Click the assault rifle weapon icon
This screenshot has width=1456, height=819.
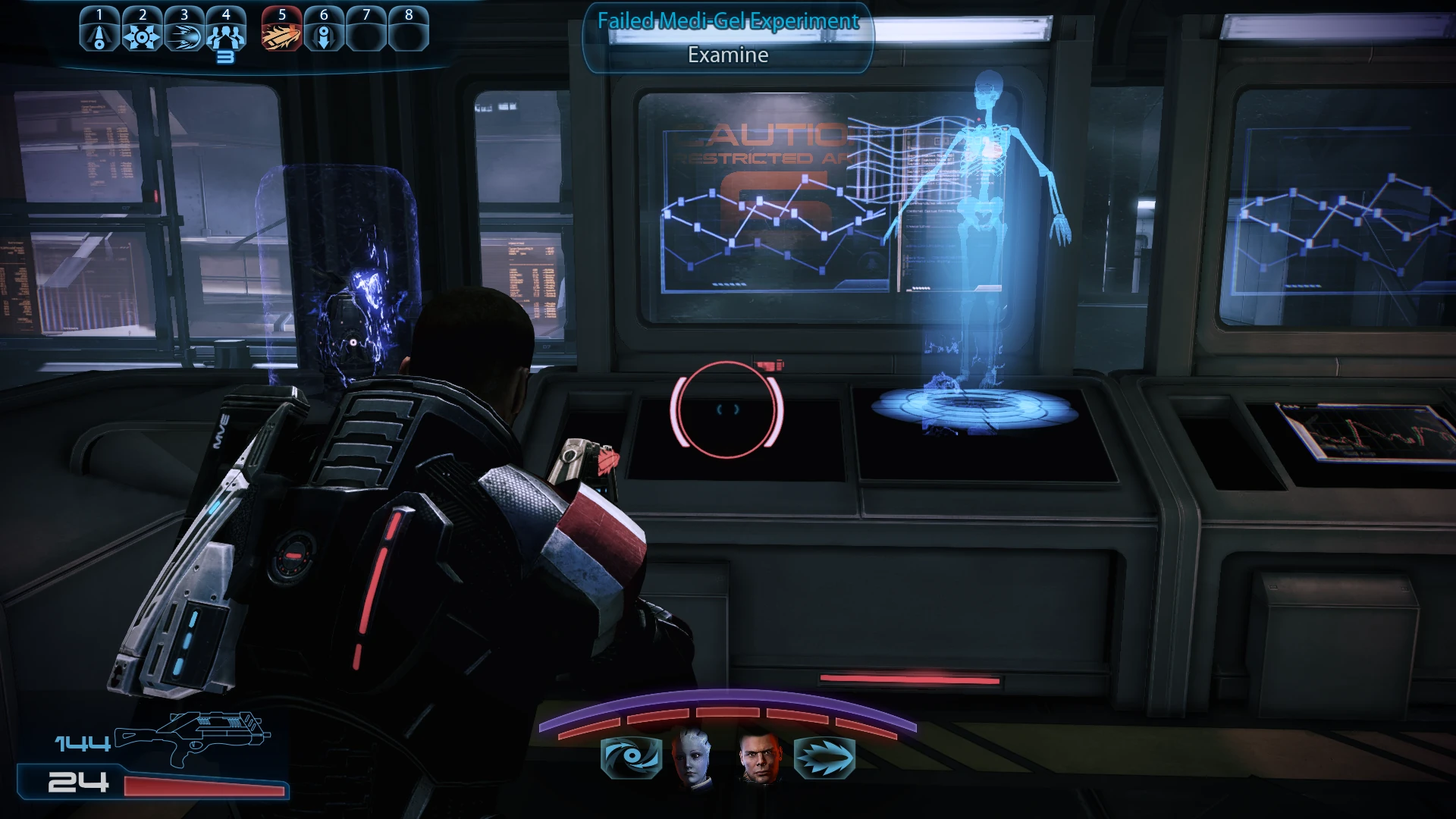click(193, 737)
